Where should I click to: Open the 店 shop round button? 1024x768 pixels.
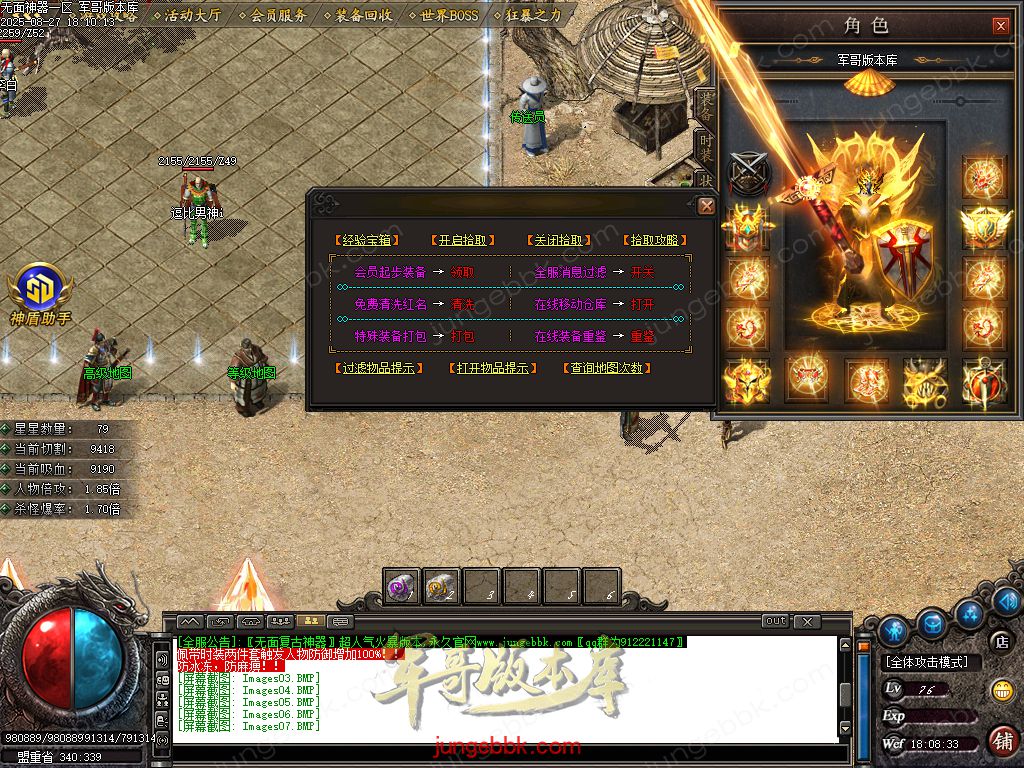1000,640
